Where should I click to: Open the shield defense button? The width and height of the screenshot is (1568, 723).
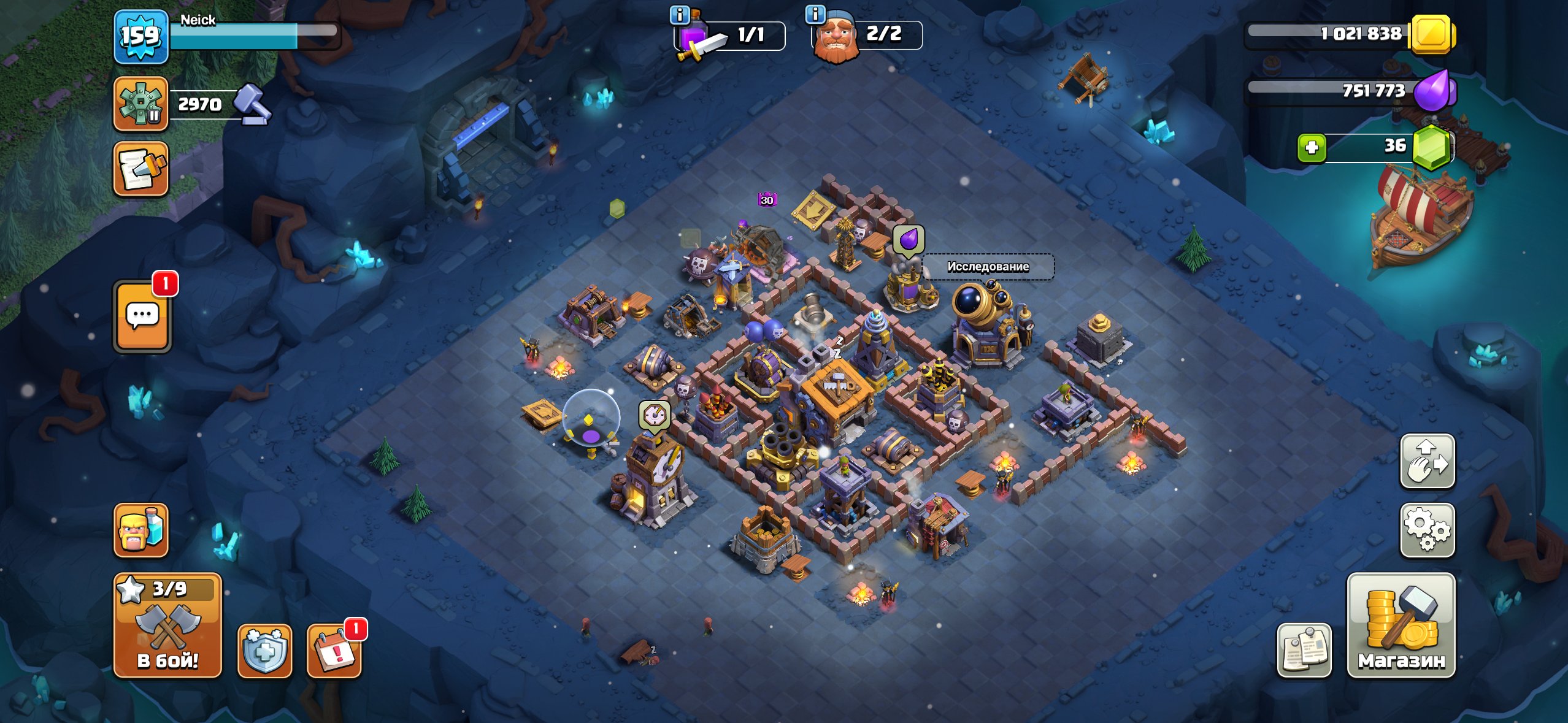coord(264,651)
